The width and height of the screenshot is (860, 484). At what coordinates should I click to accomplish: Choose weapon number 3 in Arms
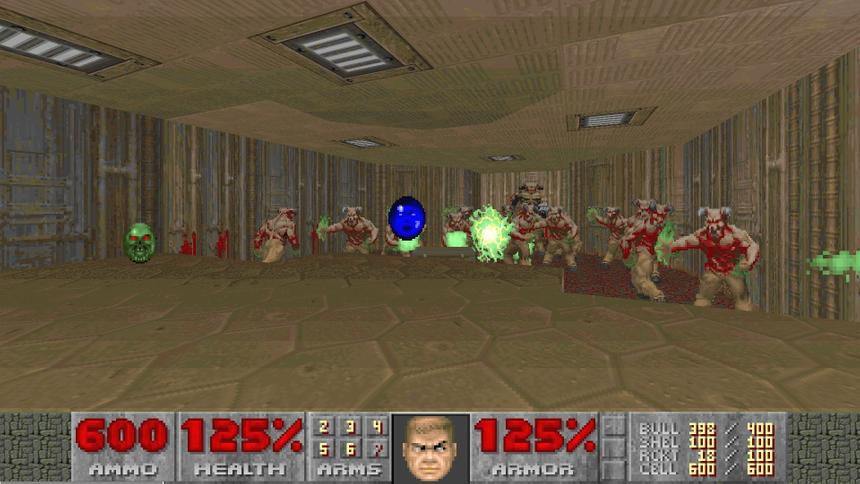pos(349,428)
